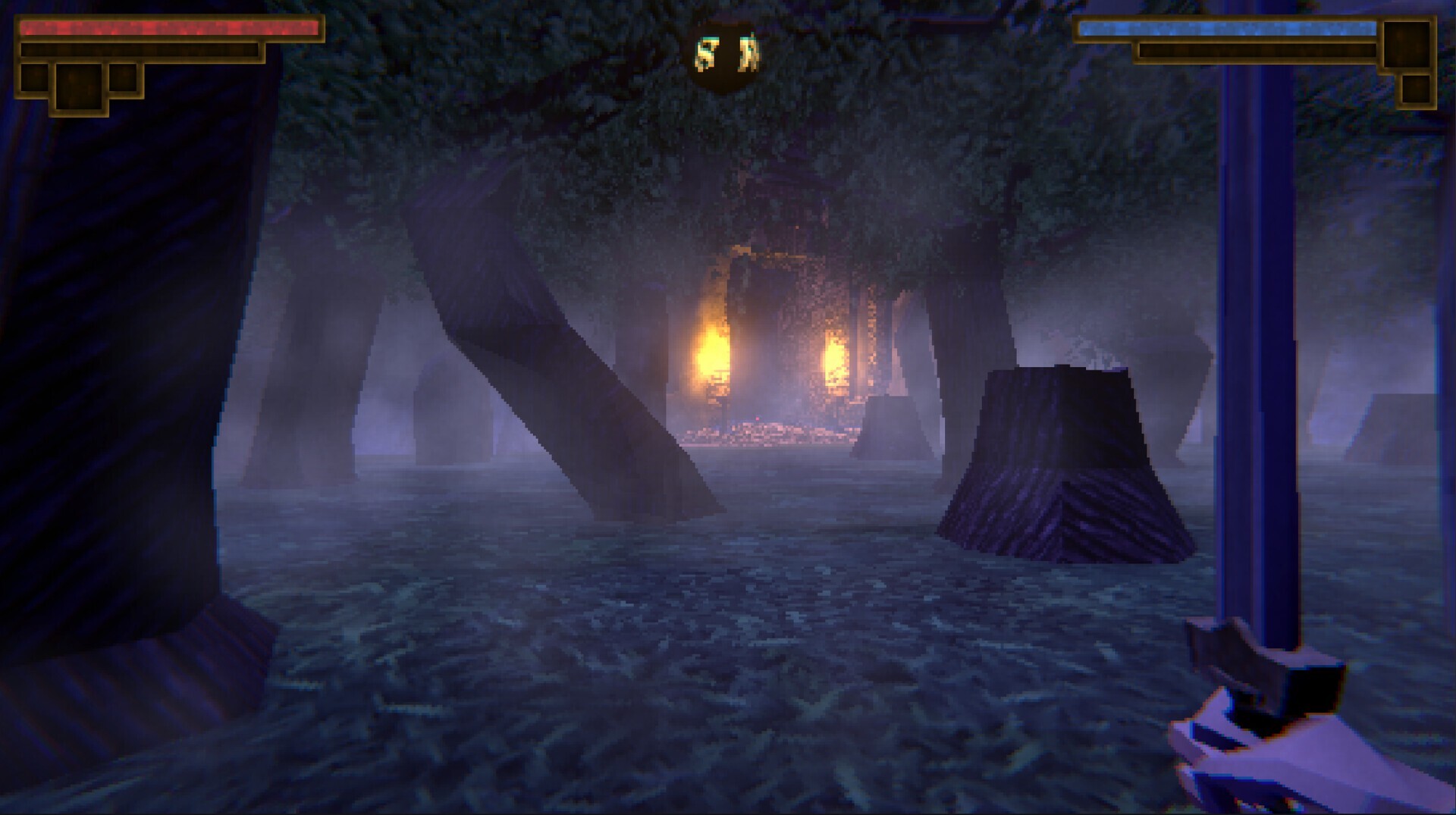Select the small left HUD slot icon
Image resolution: width=1456 pixels, height=815 pixels.
[x=35, y=80]
